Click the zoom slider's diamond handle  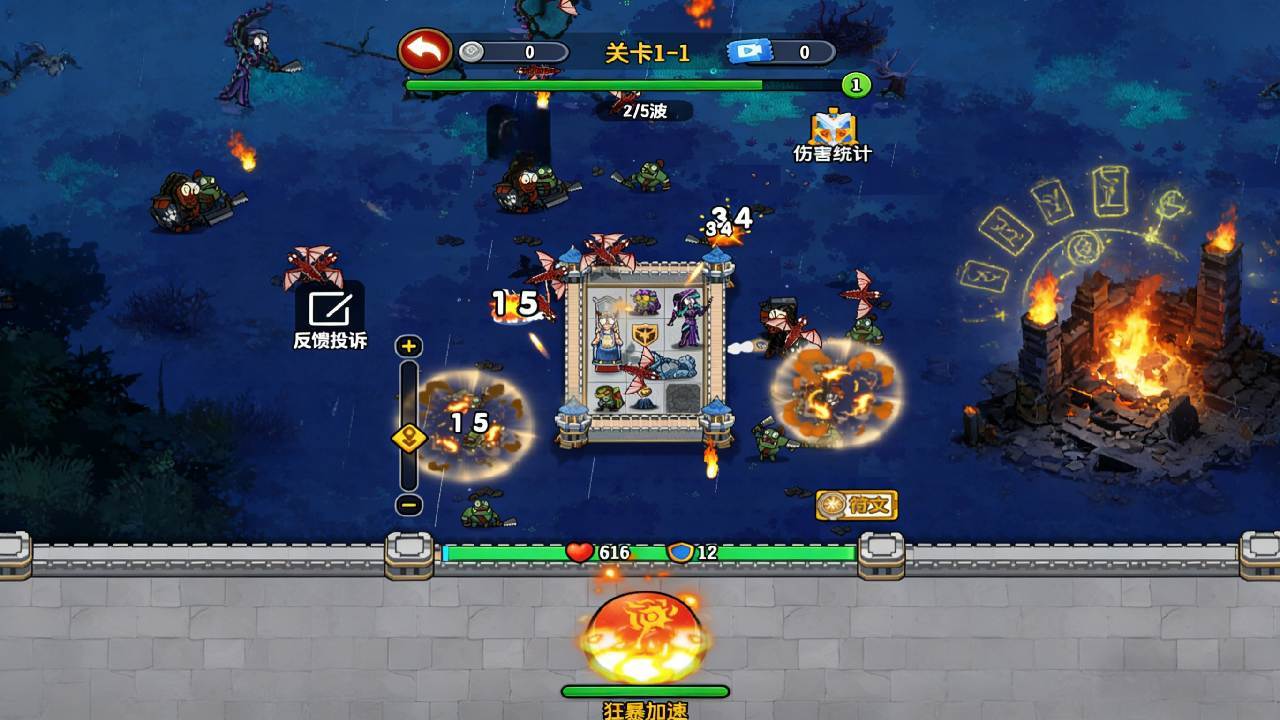pyautogui.click(x=409, y=438)
